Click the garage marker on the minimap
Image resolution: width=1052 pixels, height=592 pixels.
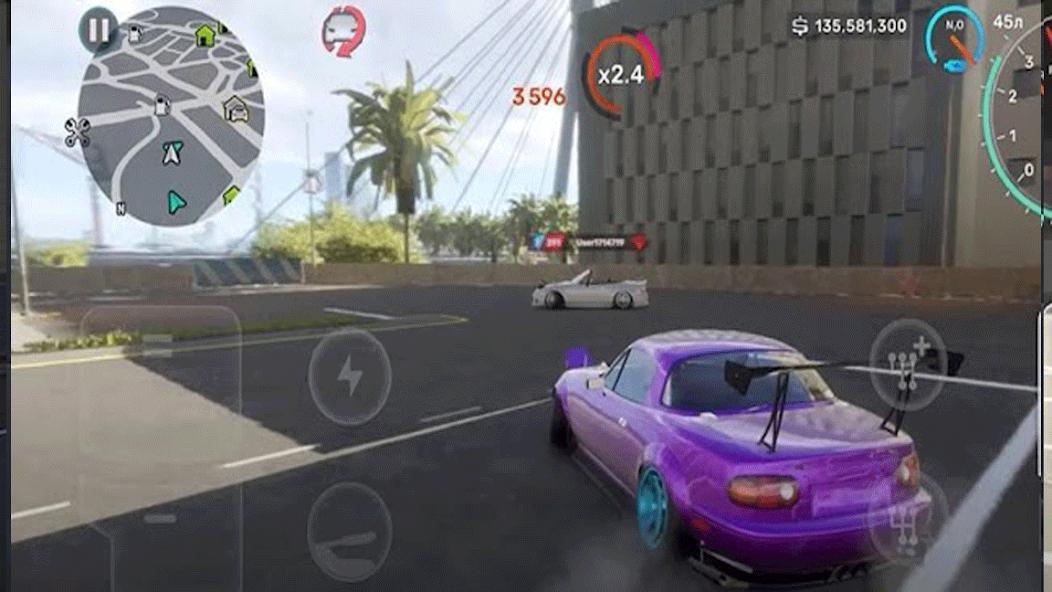click(x=236, y=107)
